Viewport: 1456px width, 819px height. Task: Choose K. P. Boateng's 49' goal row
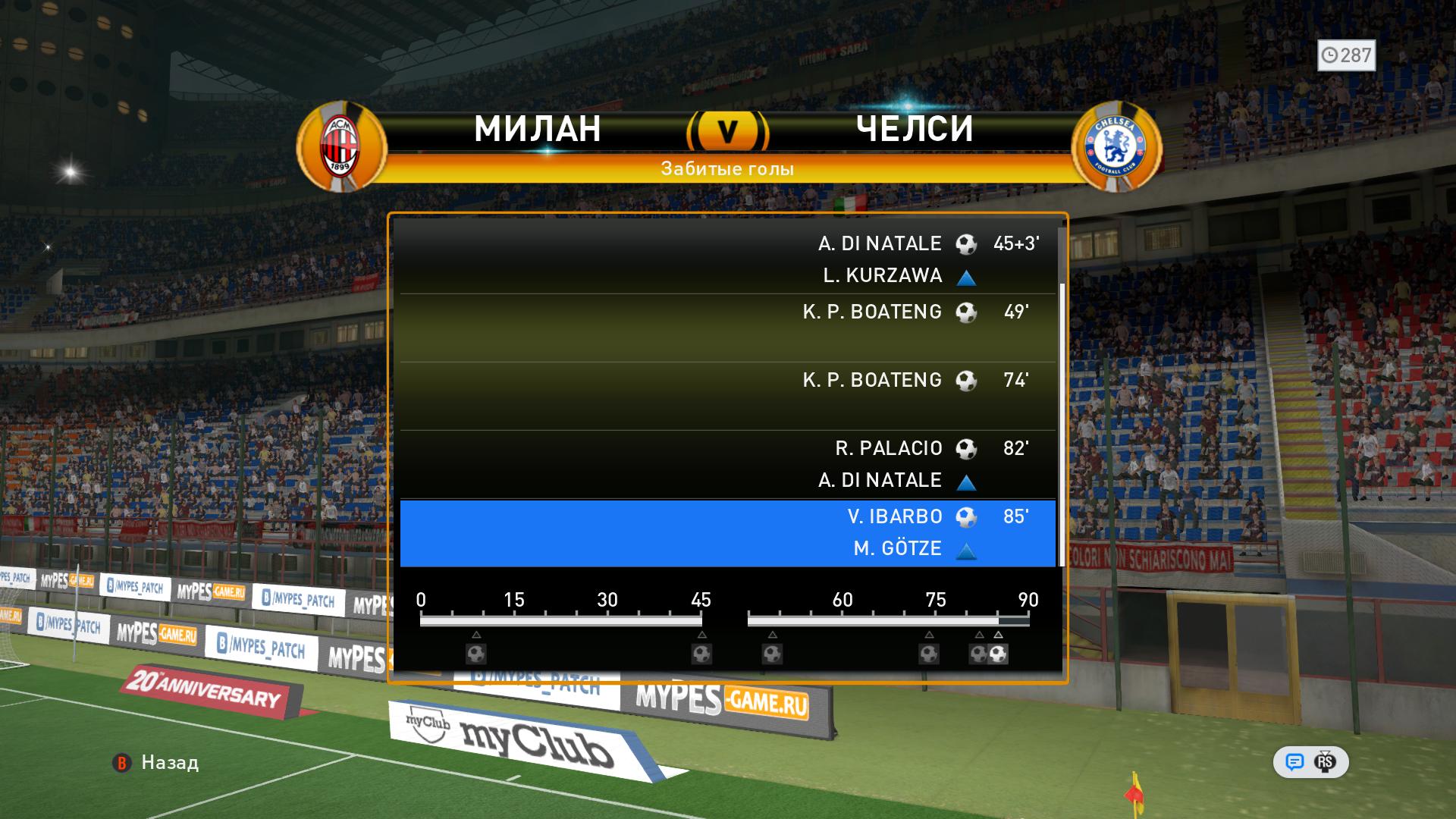(x=727, y=327)
